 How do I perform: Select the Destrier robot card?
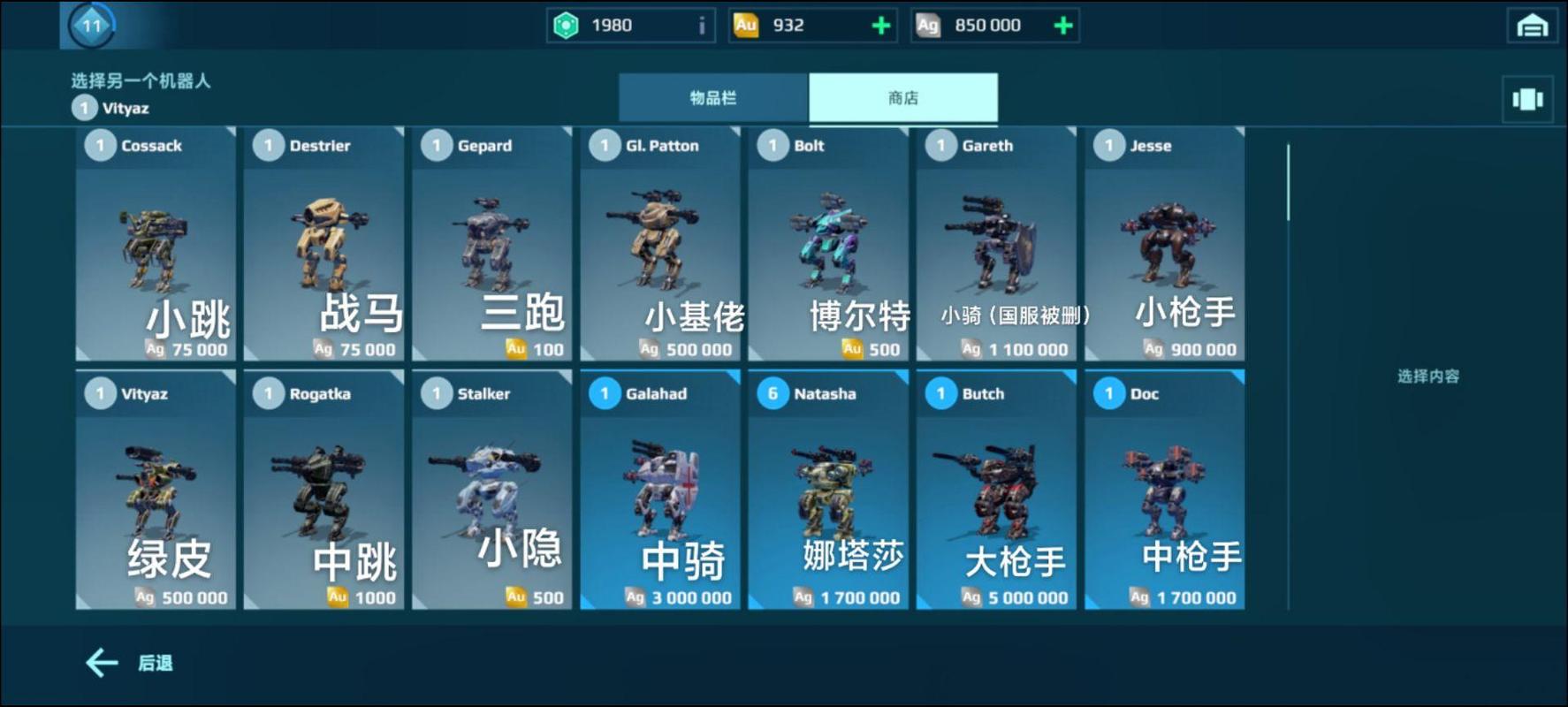[x=323, y=243]
